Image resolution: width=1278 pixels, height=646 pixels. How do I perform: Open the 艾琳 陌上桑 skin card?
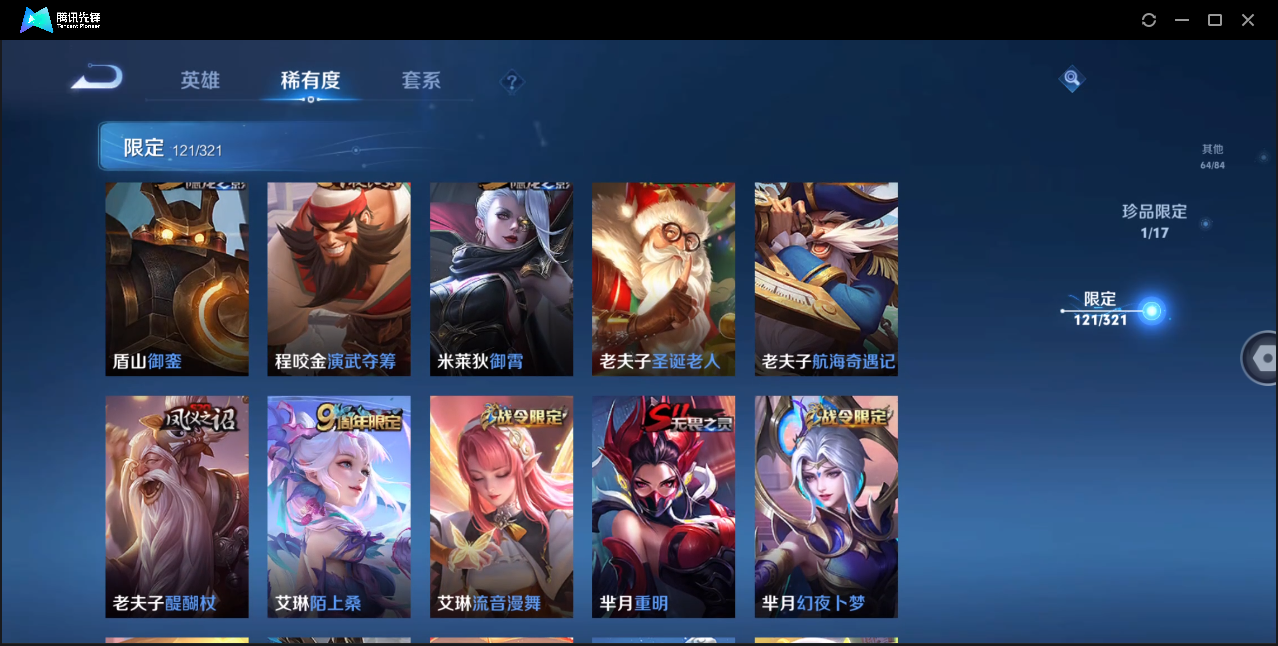339,506
